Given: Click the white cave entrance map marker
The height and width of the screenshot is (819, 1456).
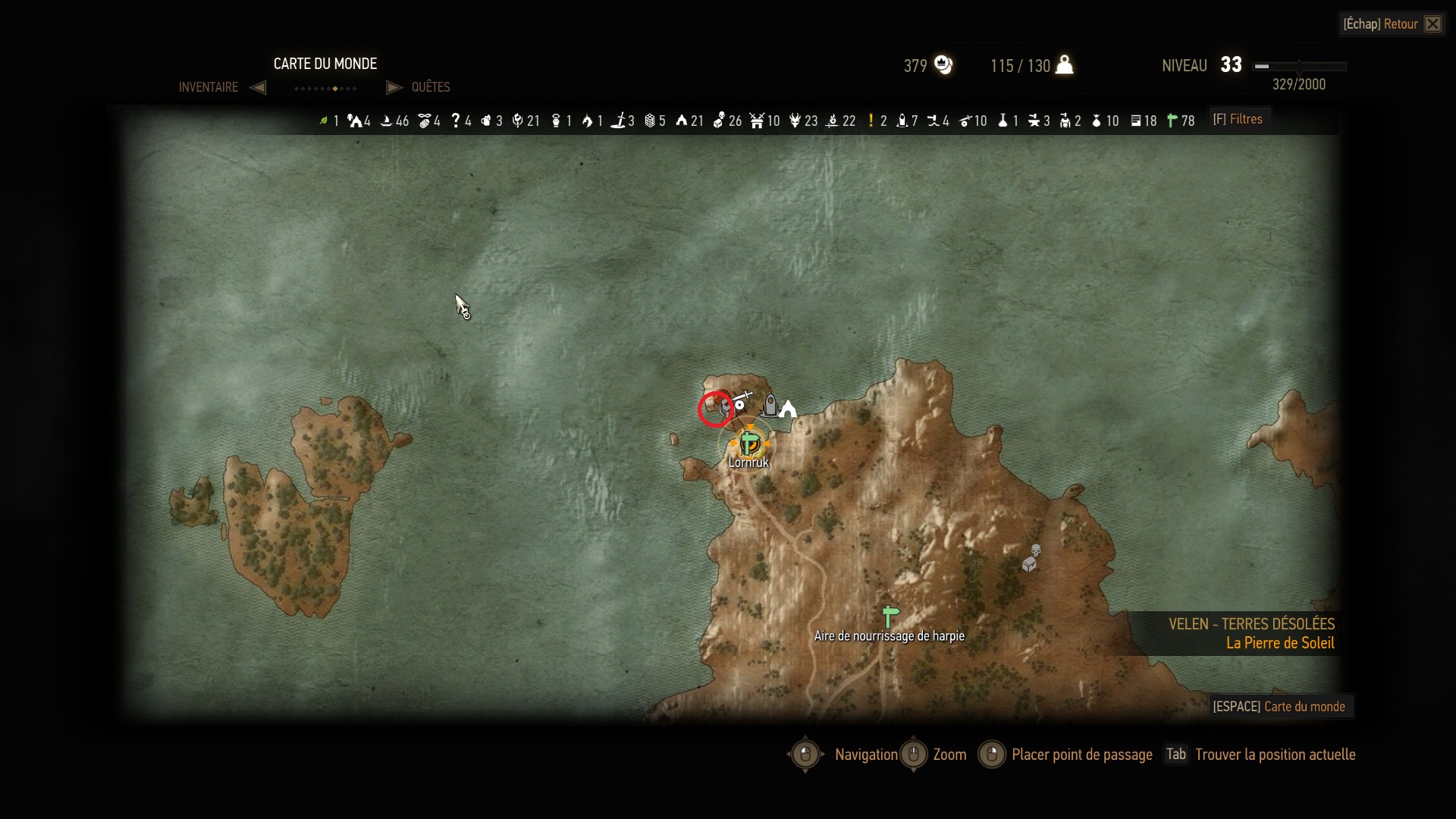Looking at the screenshot, I should pyautogui.click(x=789, y=409).
